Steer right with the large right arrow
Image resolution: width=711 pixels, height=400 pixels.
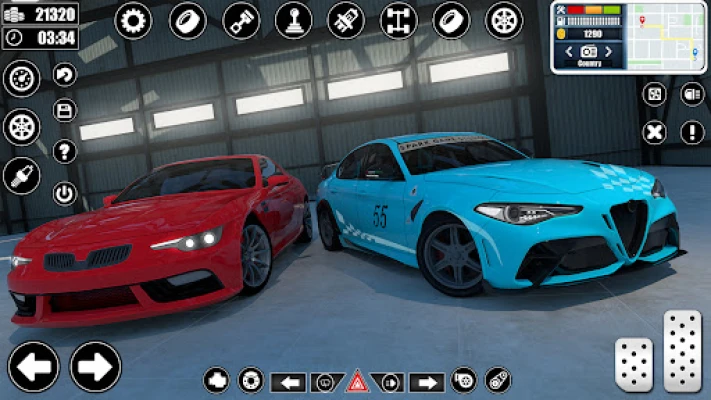click(x=96, y=366)
